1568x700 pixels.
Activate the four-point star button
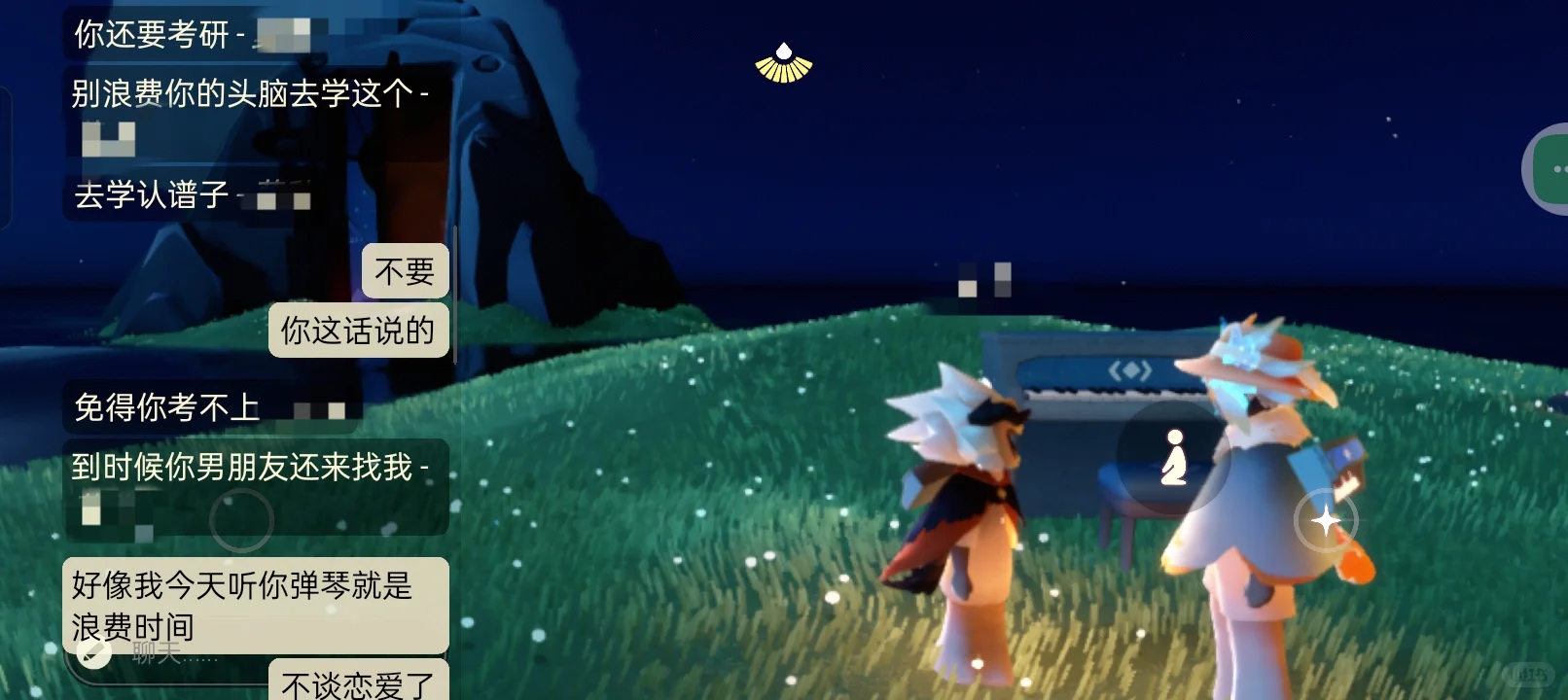pyautogui.click(x=1326, y=522)
